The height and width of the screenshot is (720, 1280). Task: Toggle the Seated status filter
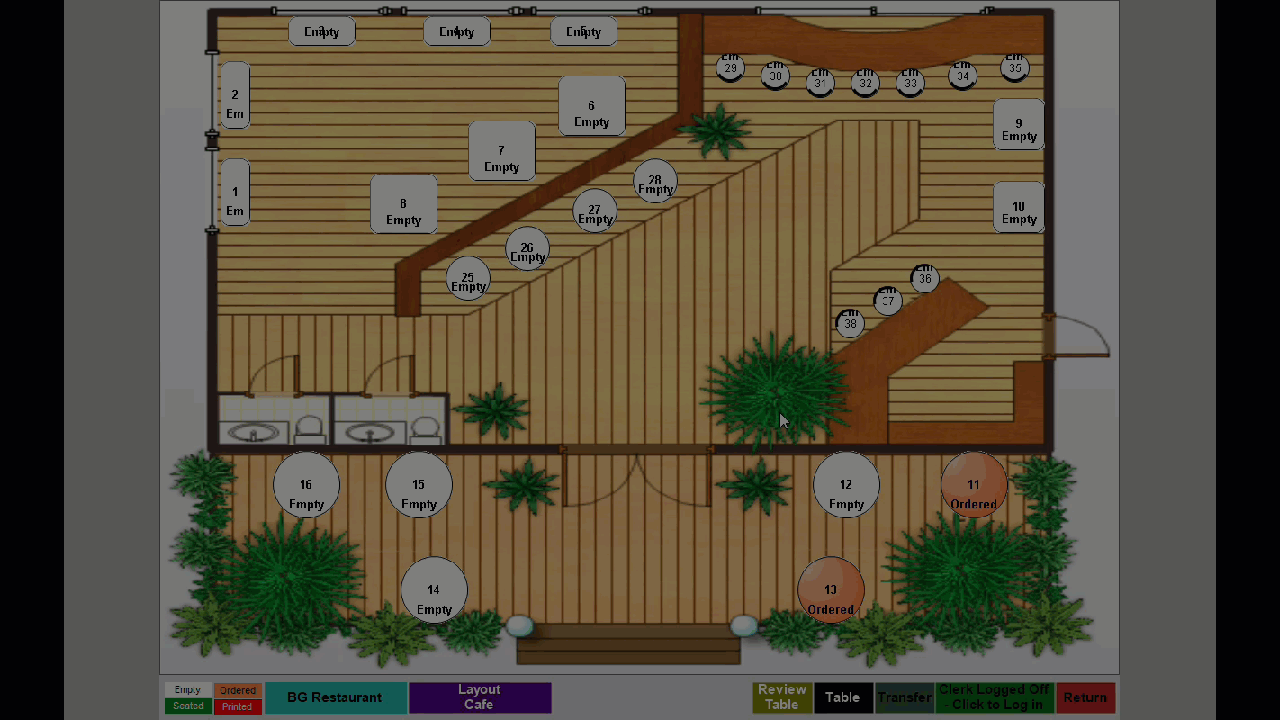point(188,706)
